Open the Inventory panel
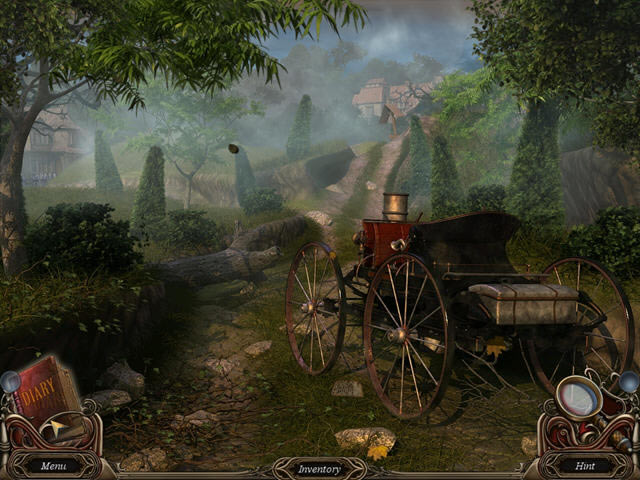 pos(319,468)
